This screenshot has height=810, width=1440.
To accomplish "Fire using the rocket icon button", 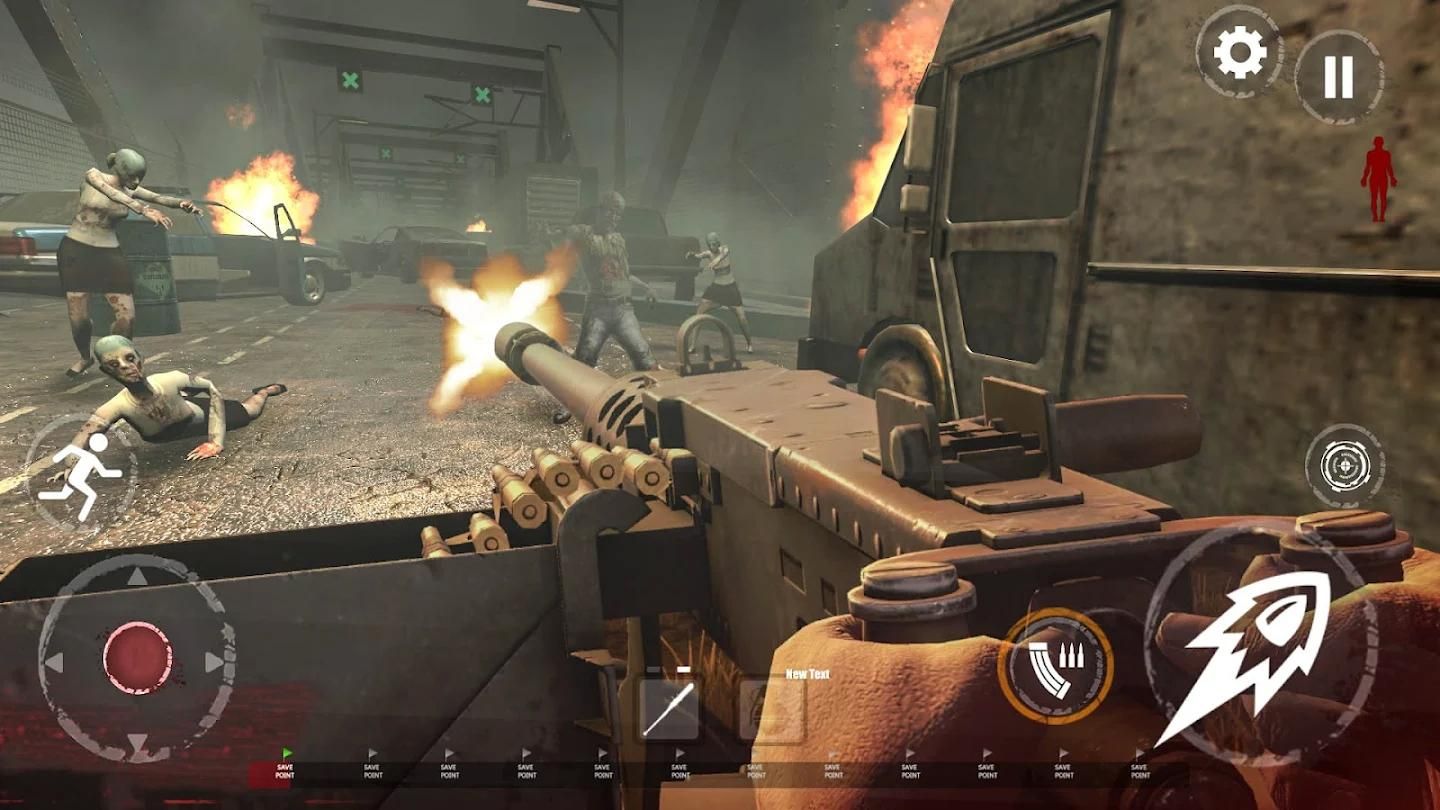I will click(1259, 652).
